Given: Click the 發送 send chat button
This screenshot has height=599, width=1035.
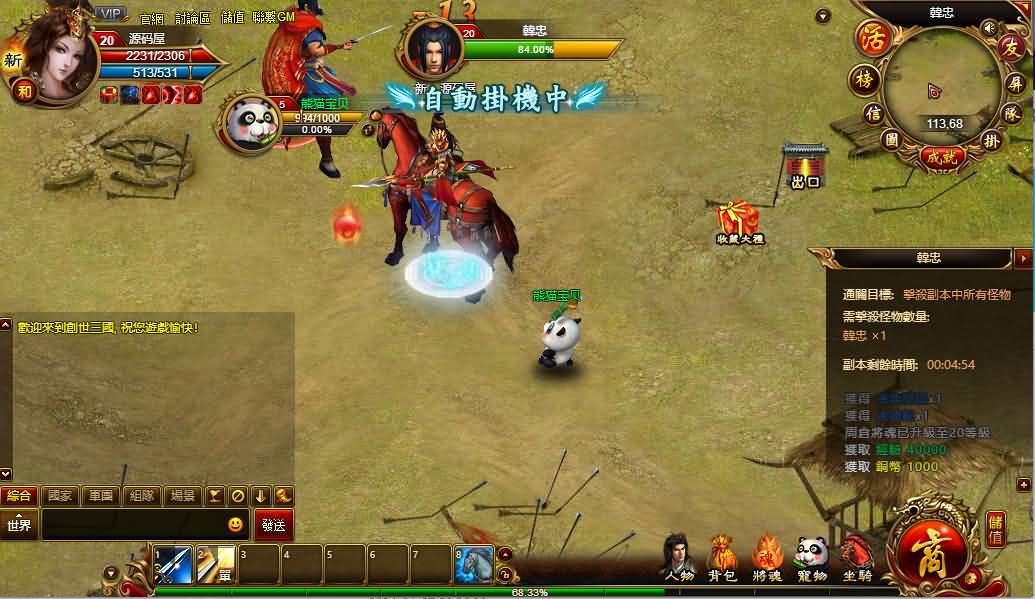Looking at the screenshot, I should pyautogui.click(x=274, y=525).
